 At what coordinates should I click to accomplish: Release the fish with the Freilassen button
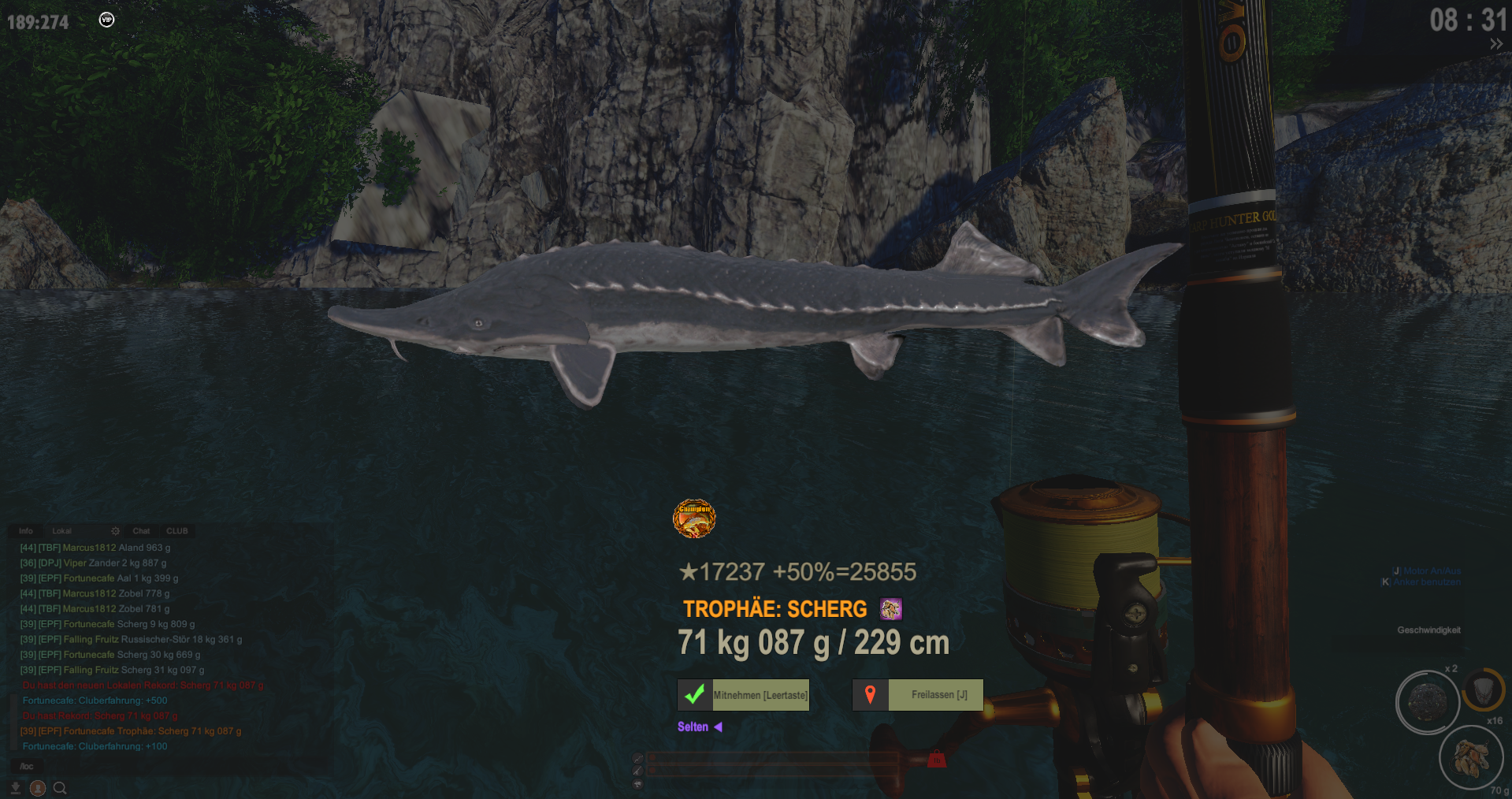coord(918,695)
